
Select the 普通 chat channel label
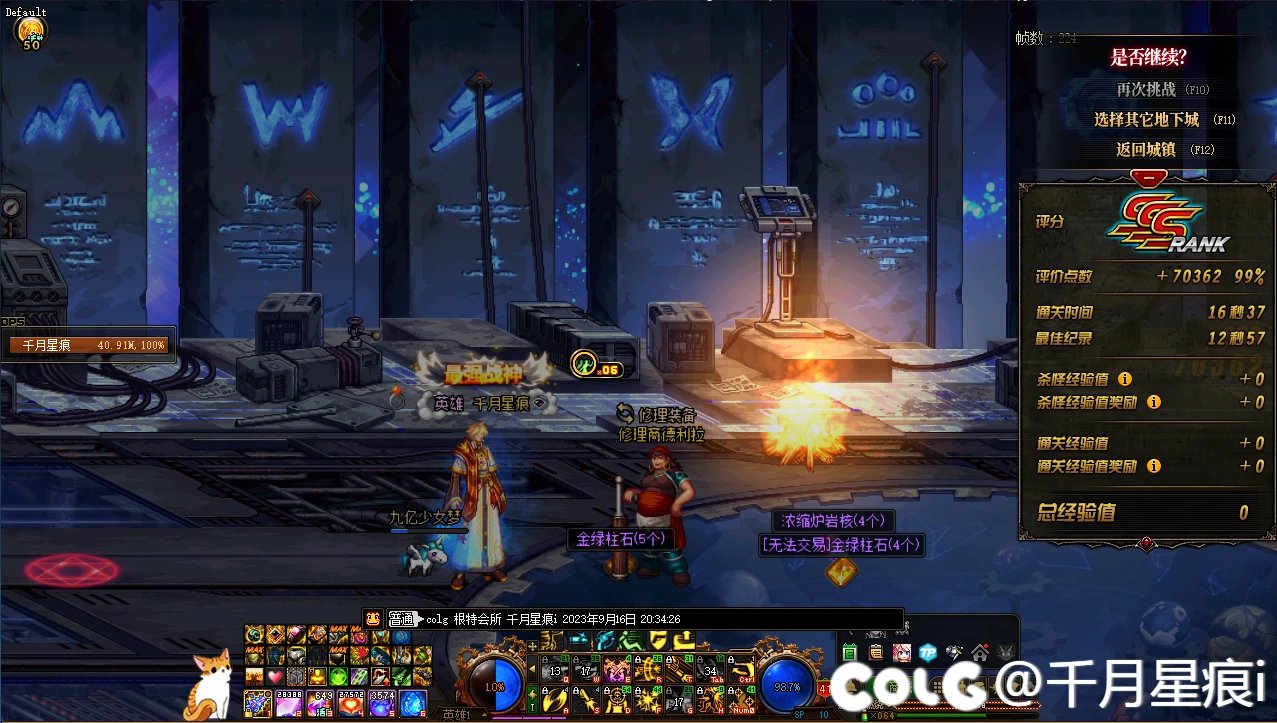[400, 619]
